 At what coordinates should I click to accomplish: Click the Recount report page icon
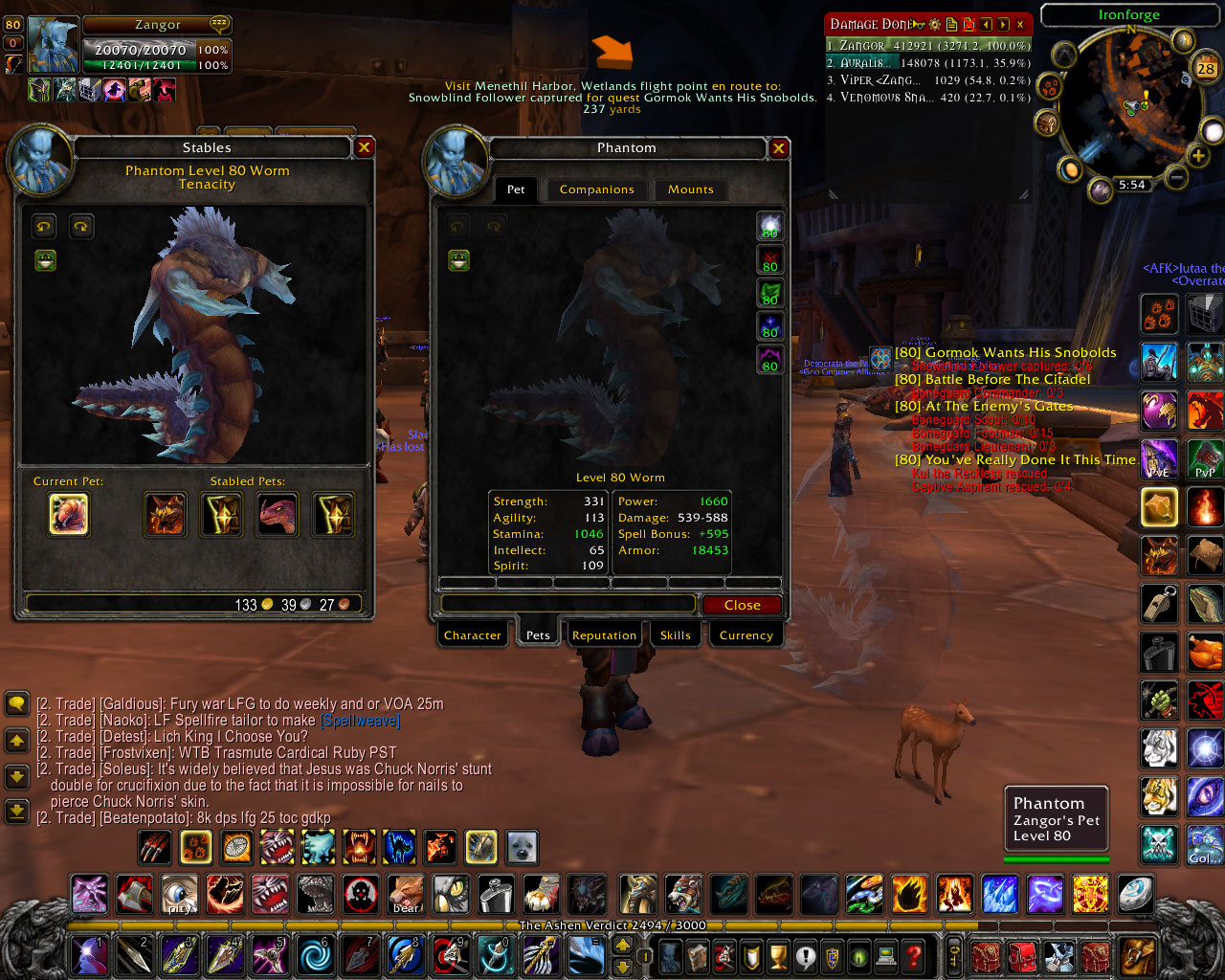click(952, 24)
